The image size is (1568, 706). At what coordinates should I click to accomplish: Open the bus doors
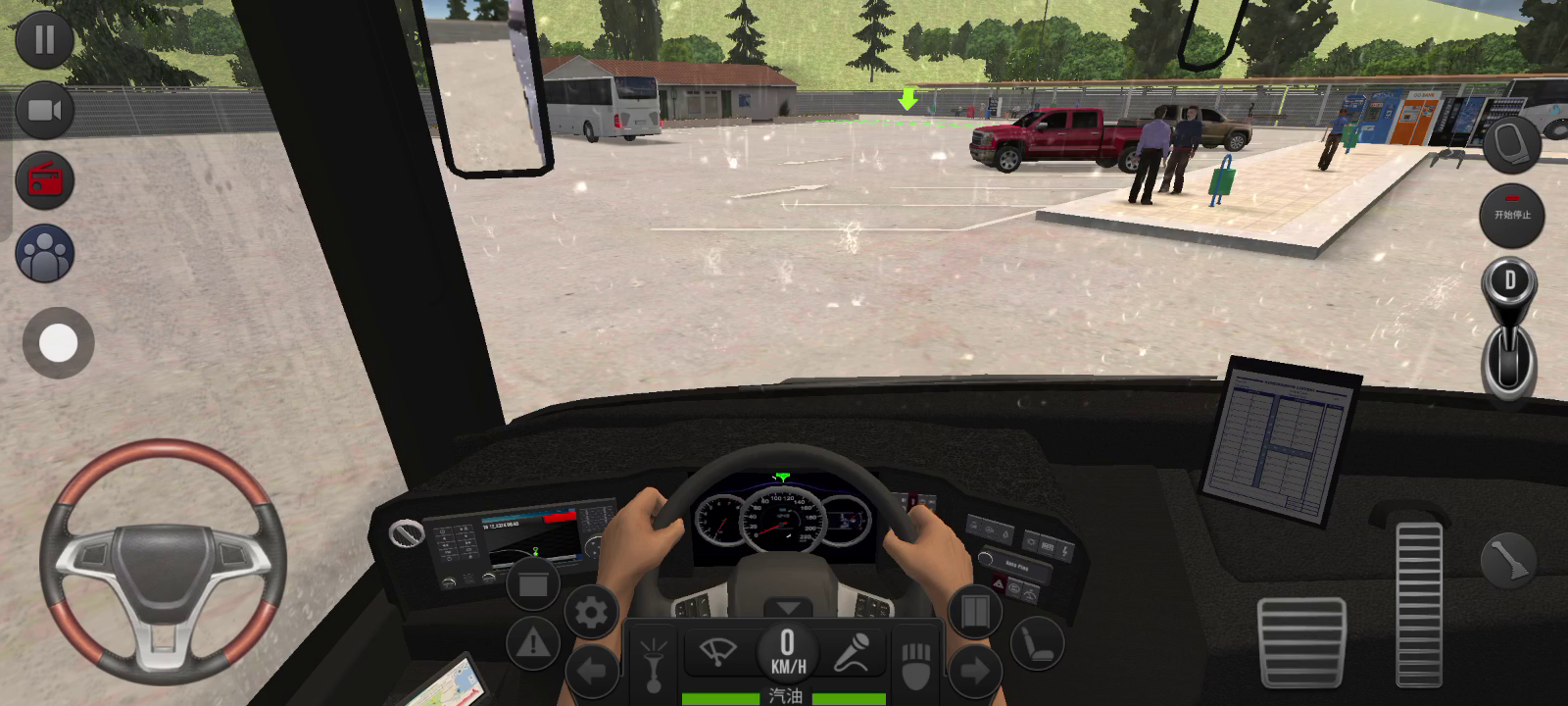[x=974, y=612]
